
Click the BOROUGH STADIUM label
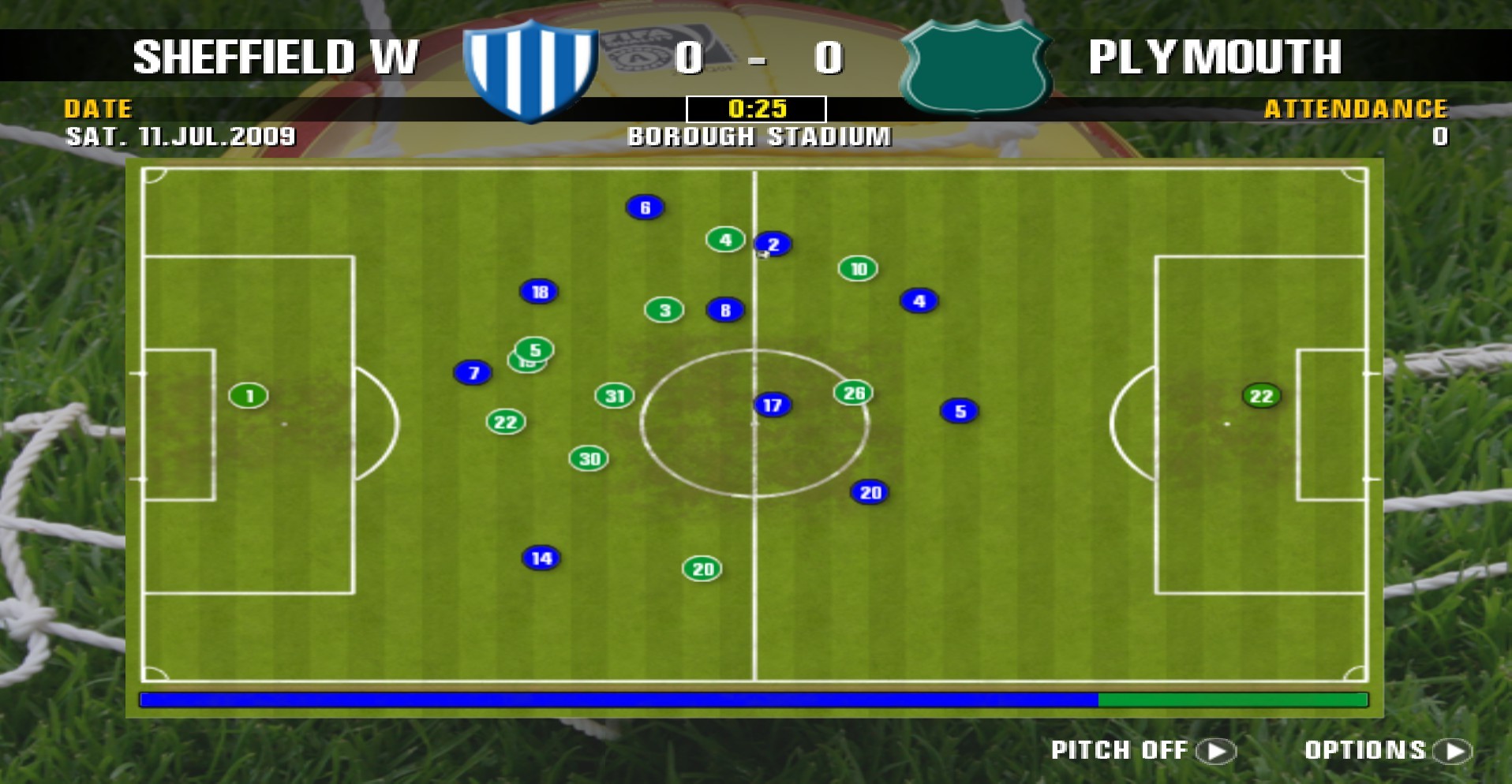(759, 136)
